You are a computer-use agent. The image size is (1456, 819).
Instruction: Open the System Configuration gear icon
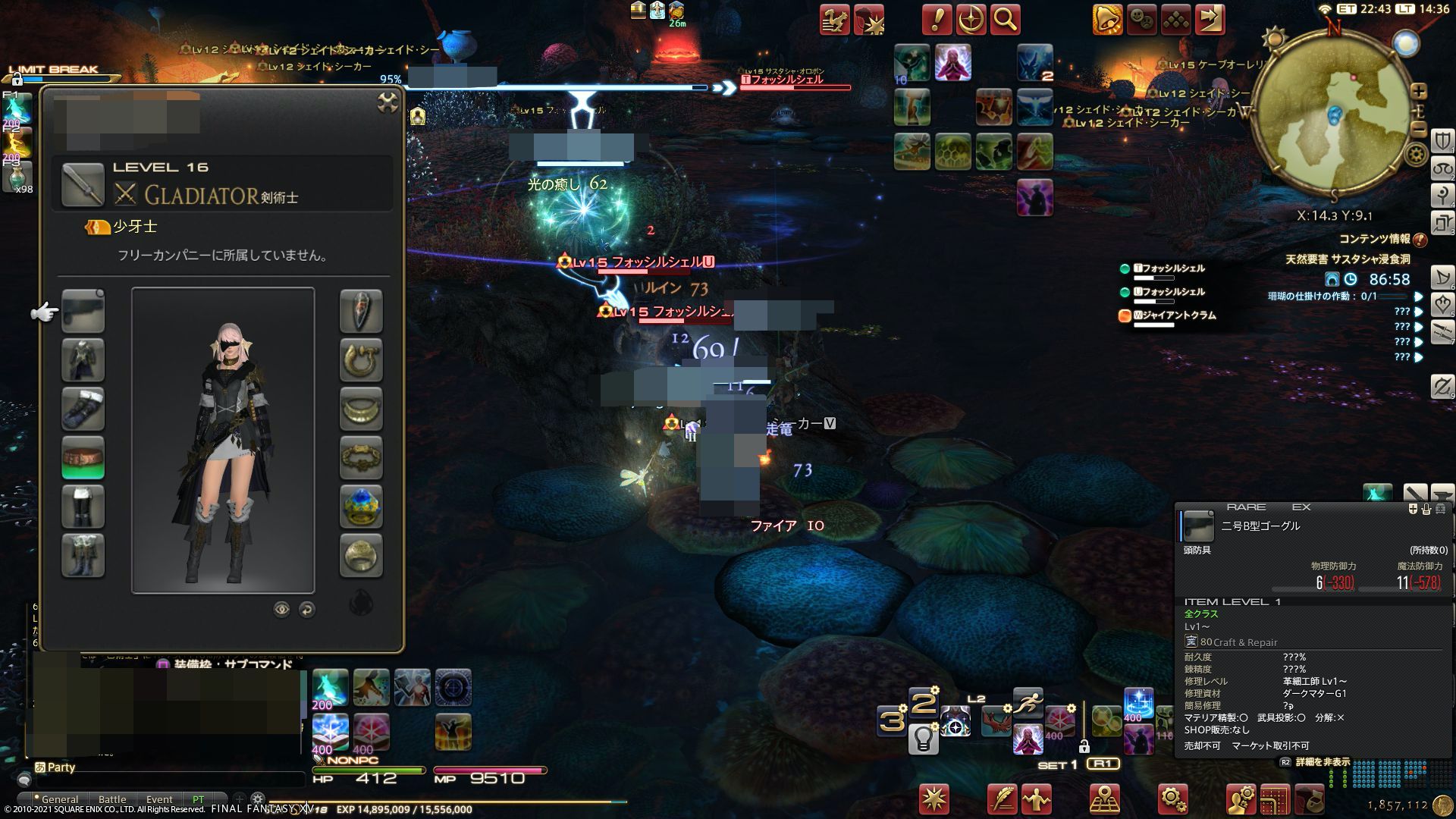tap(1172, 798)
